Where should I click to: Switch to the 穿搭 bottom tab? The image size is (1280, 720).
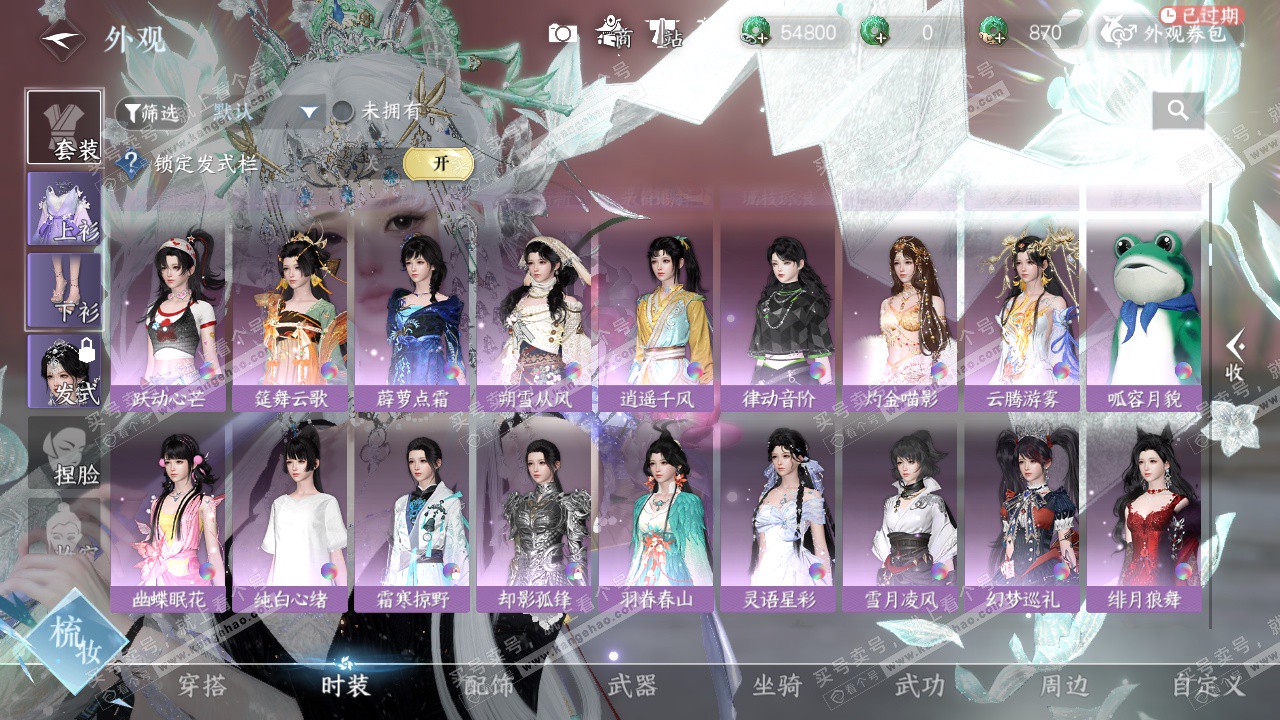[x=202, y=686]
